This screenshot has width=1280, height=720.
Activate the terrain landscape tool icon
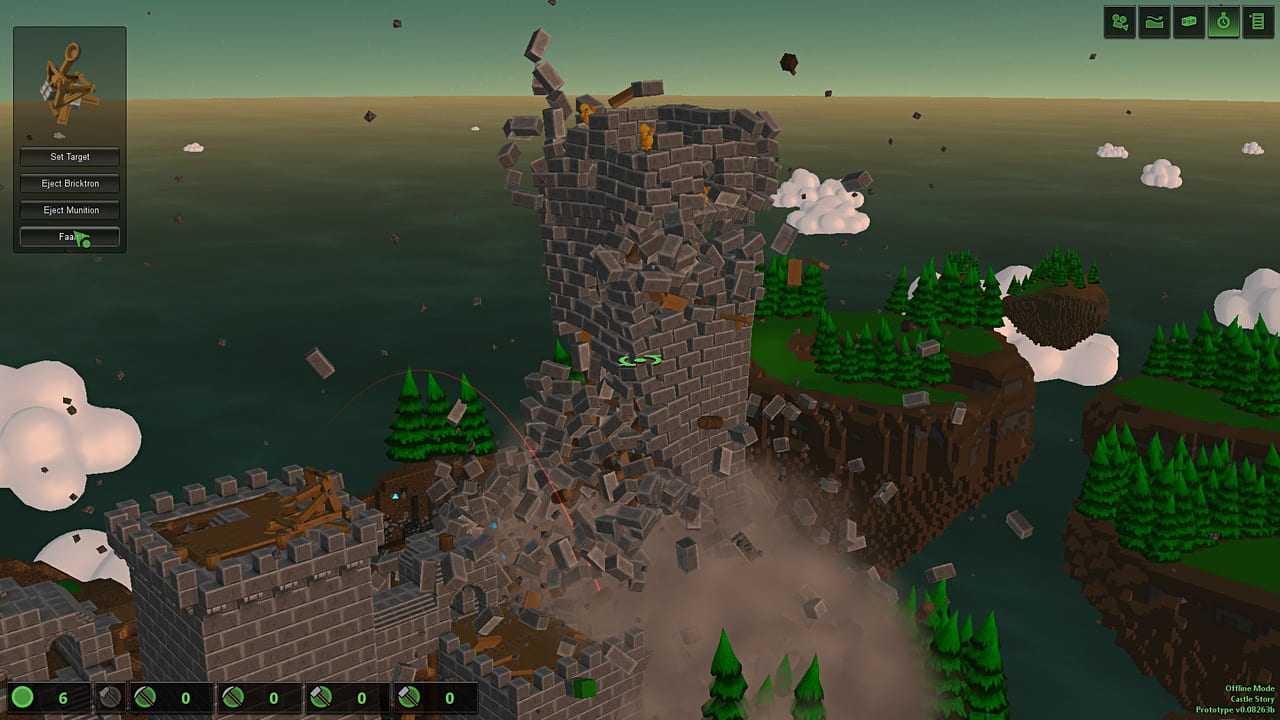(x=1154, y=22)
